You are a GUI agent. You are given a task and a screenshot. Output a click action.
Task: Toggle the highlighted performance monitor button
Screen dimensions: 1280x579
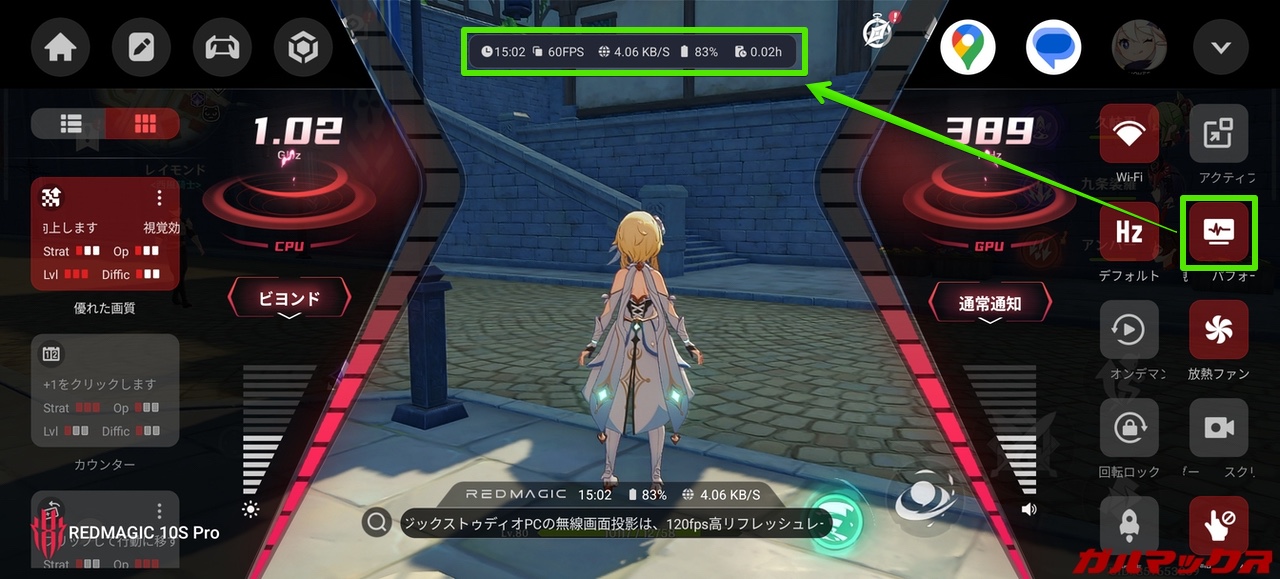(x=1218, y=232)
